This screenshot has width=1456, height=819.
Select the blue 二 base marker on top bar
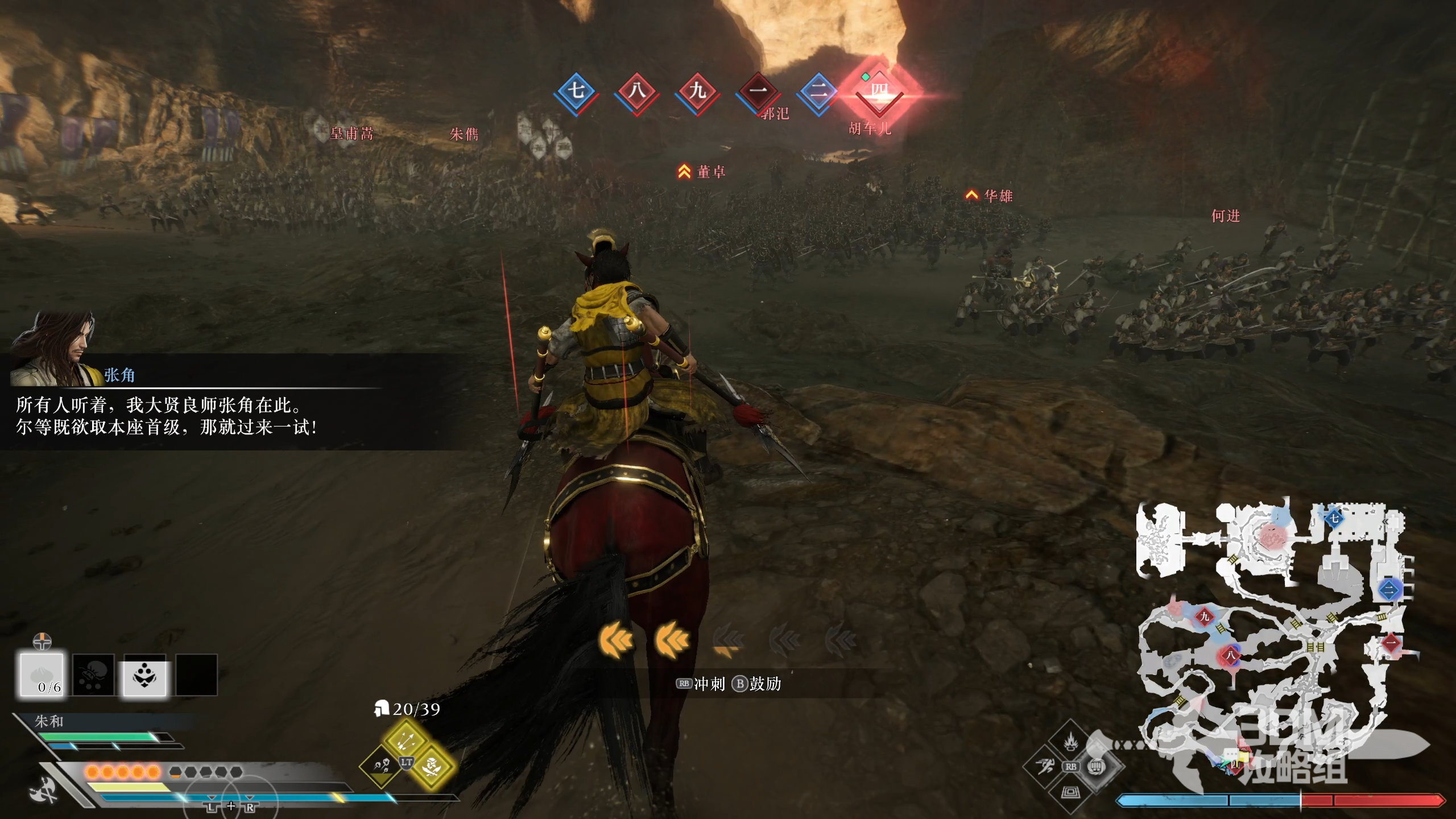[818, 91]
